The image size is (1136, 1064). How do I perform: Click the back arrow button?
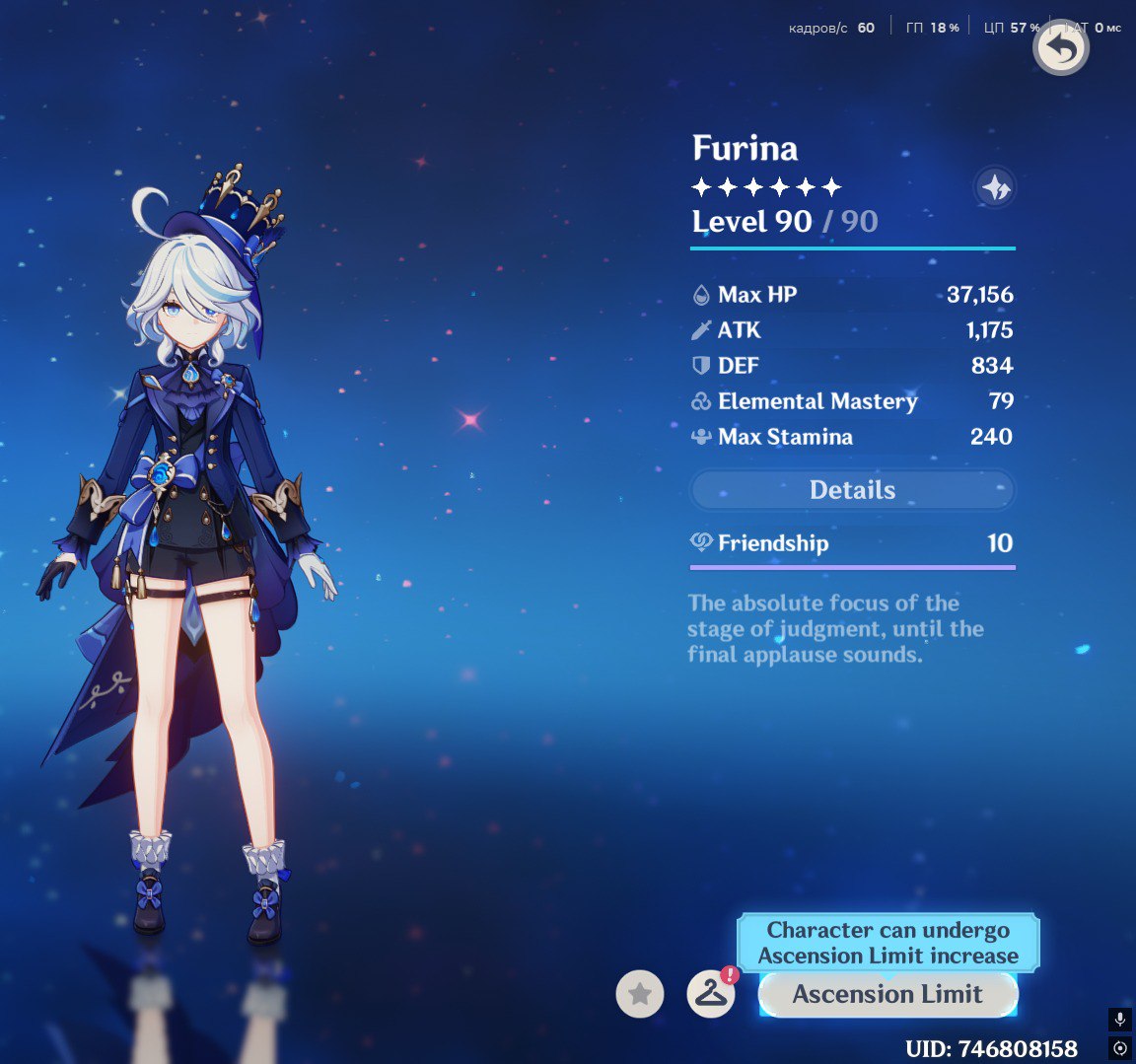(1060, 48)
